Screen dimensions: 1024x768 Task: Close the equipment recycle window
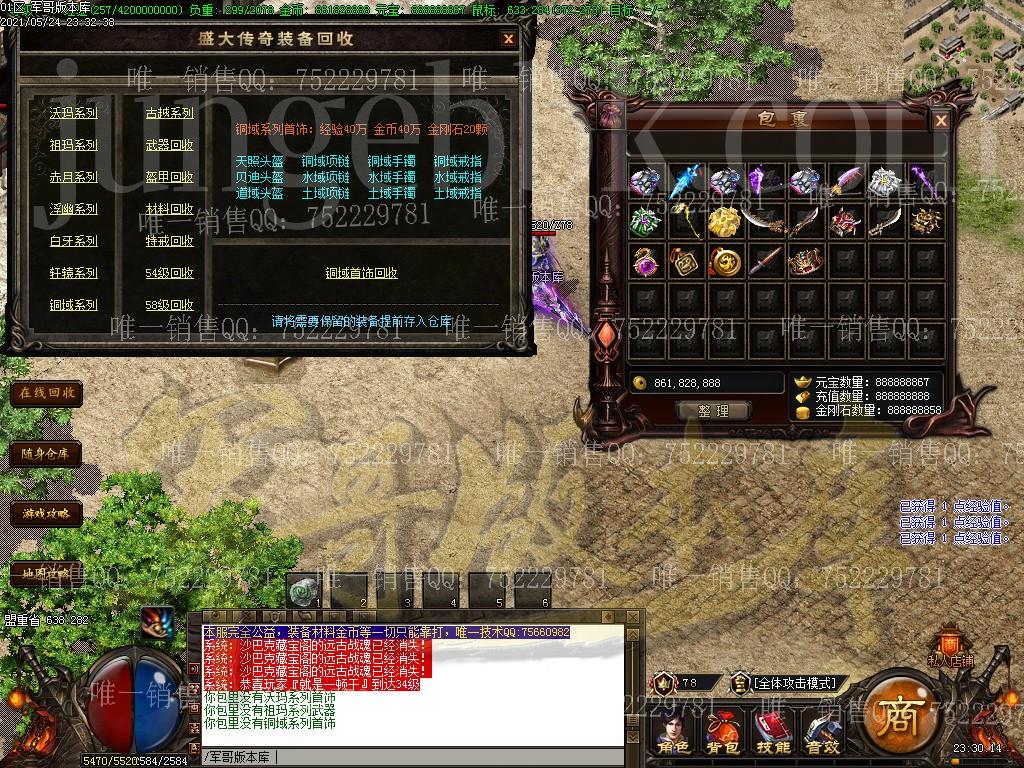point(508,39)
